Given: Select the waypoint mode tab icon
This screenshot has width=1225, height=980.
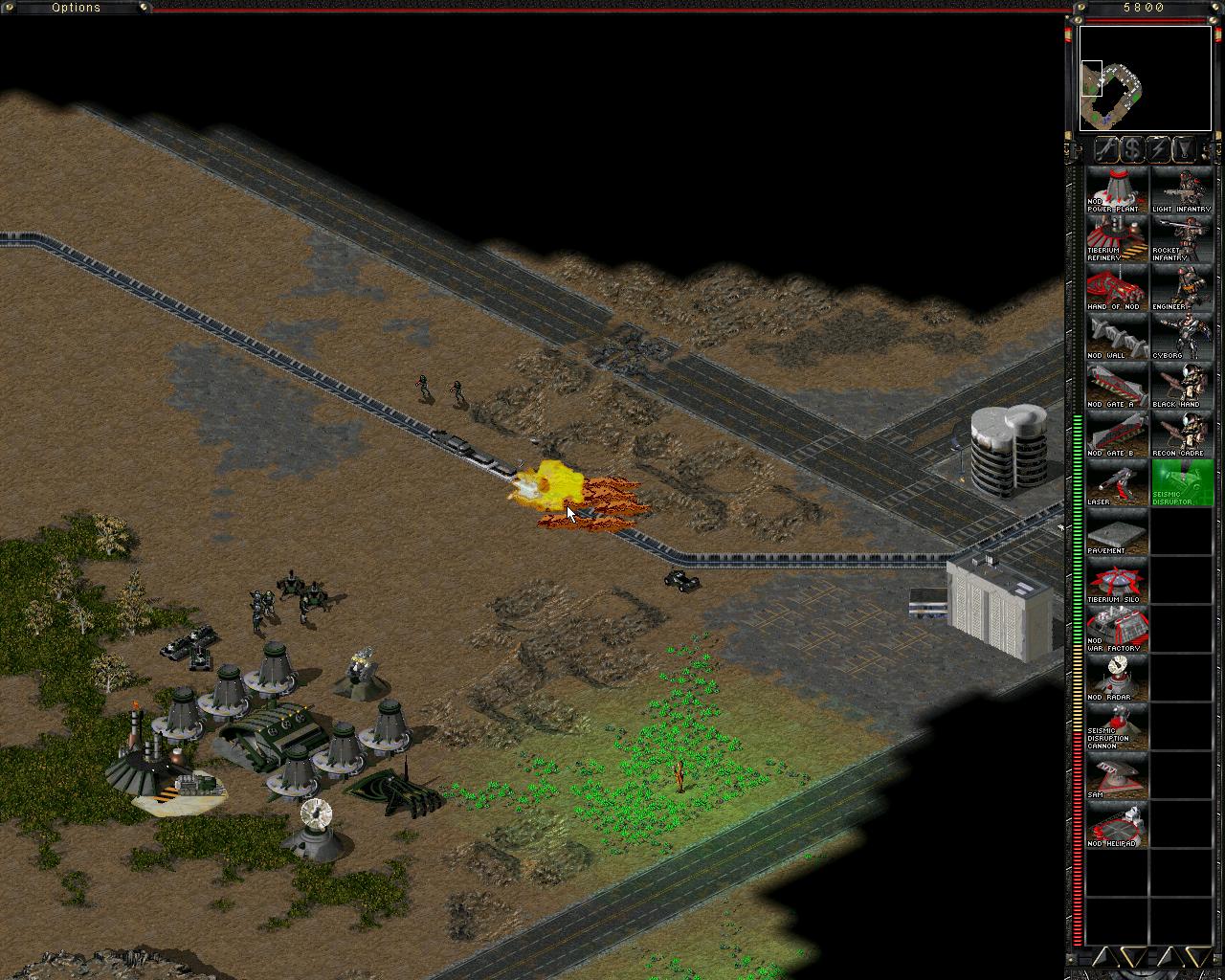Looking at the screenshot, I should click(x=1183, y=149).
